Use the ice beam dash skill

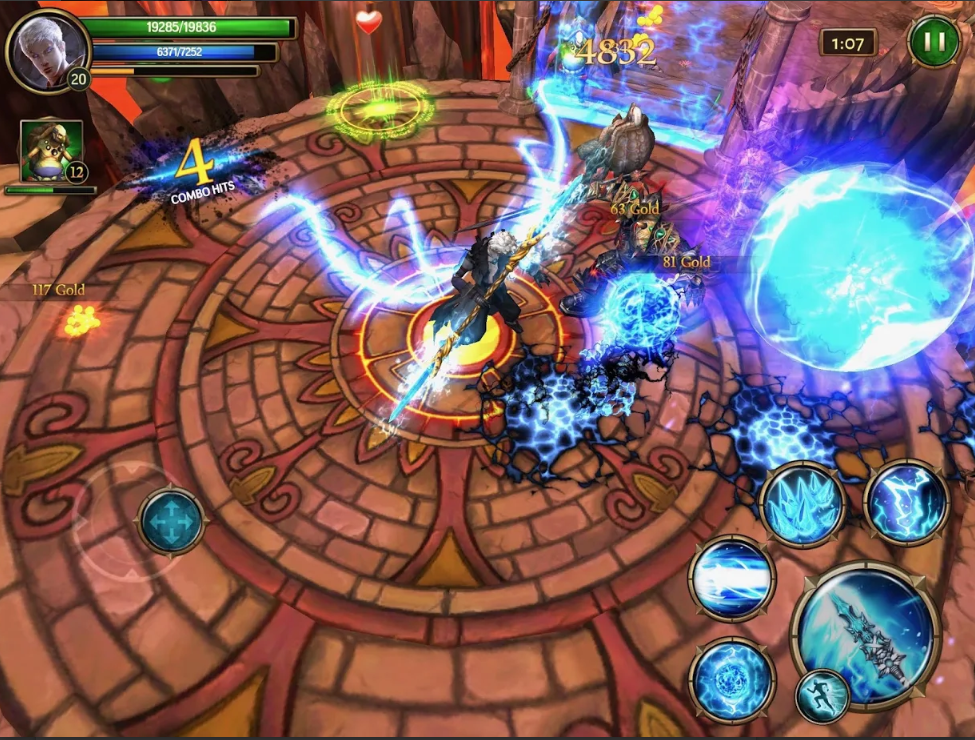click(732, 578)
